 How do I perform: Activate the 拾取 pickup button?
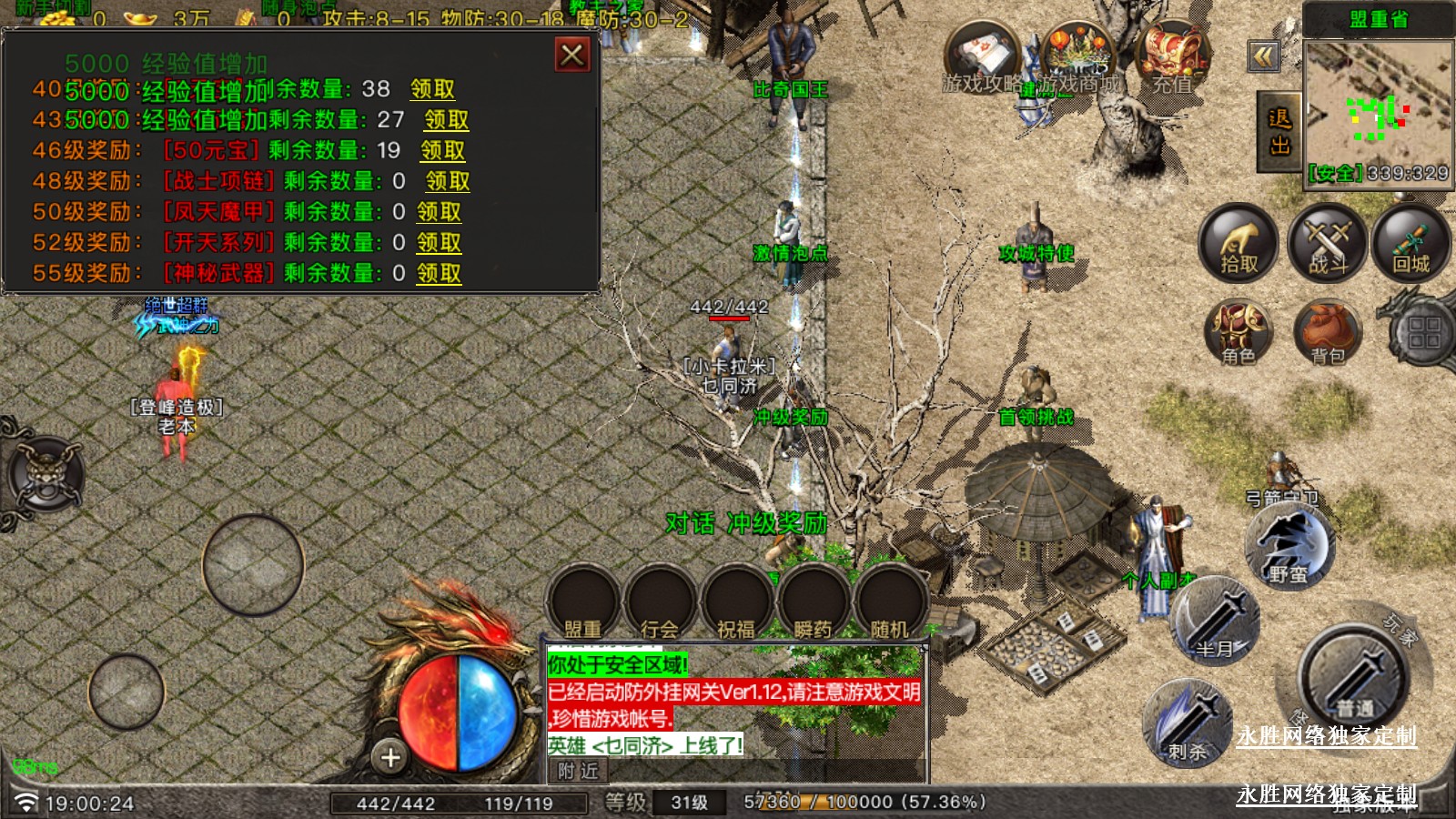pyautogui.click(x=1238, y=243)
